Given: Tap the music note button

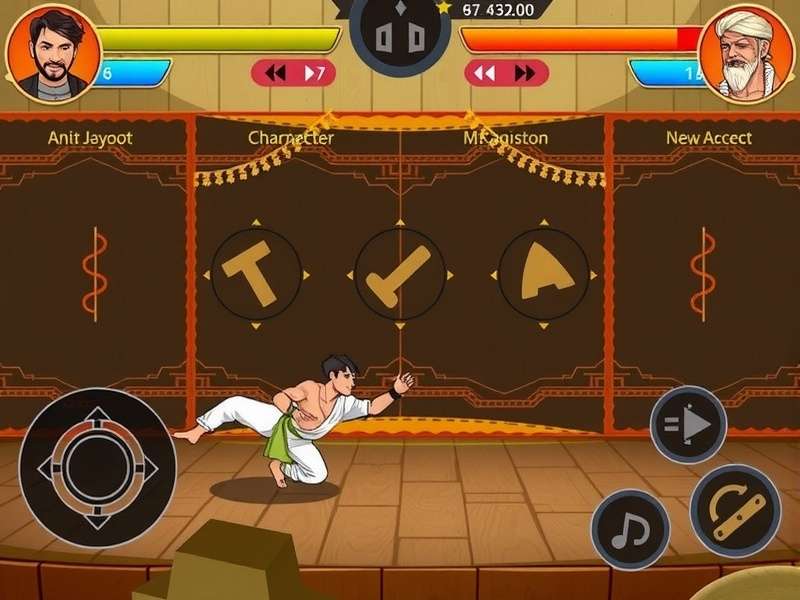Looking at the screenshot, I should pos(630,529).
